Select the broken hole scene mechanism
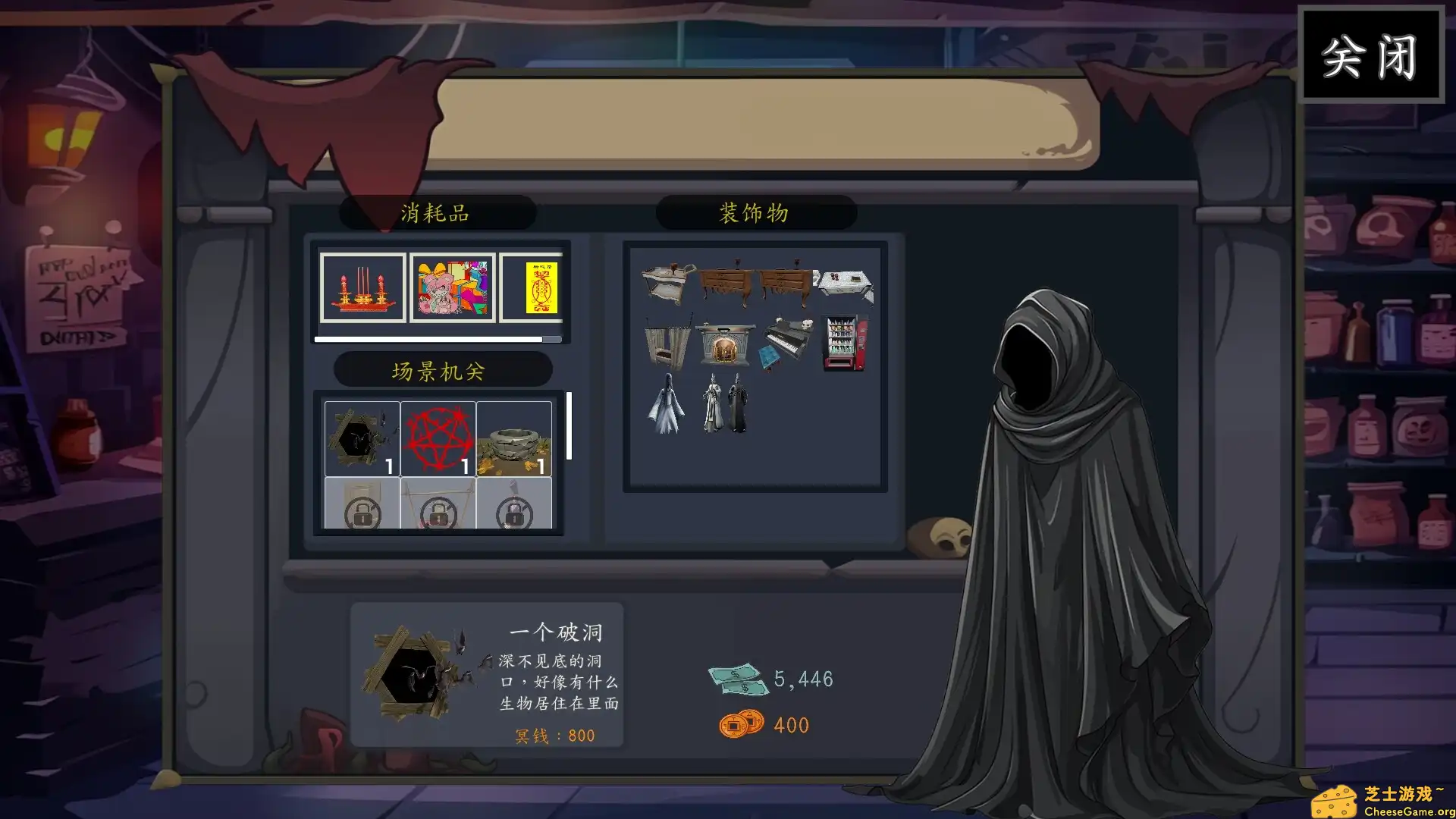This screenshot has height=819, width=1456. click(x=362, y=438)
